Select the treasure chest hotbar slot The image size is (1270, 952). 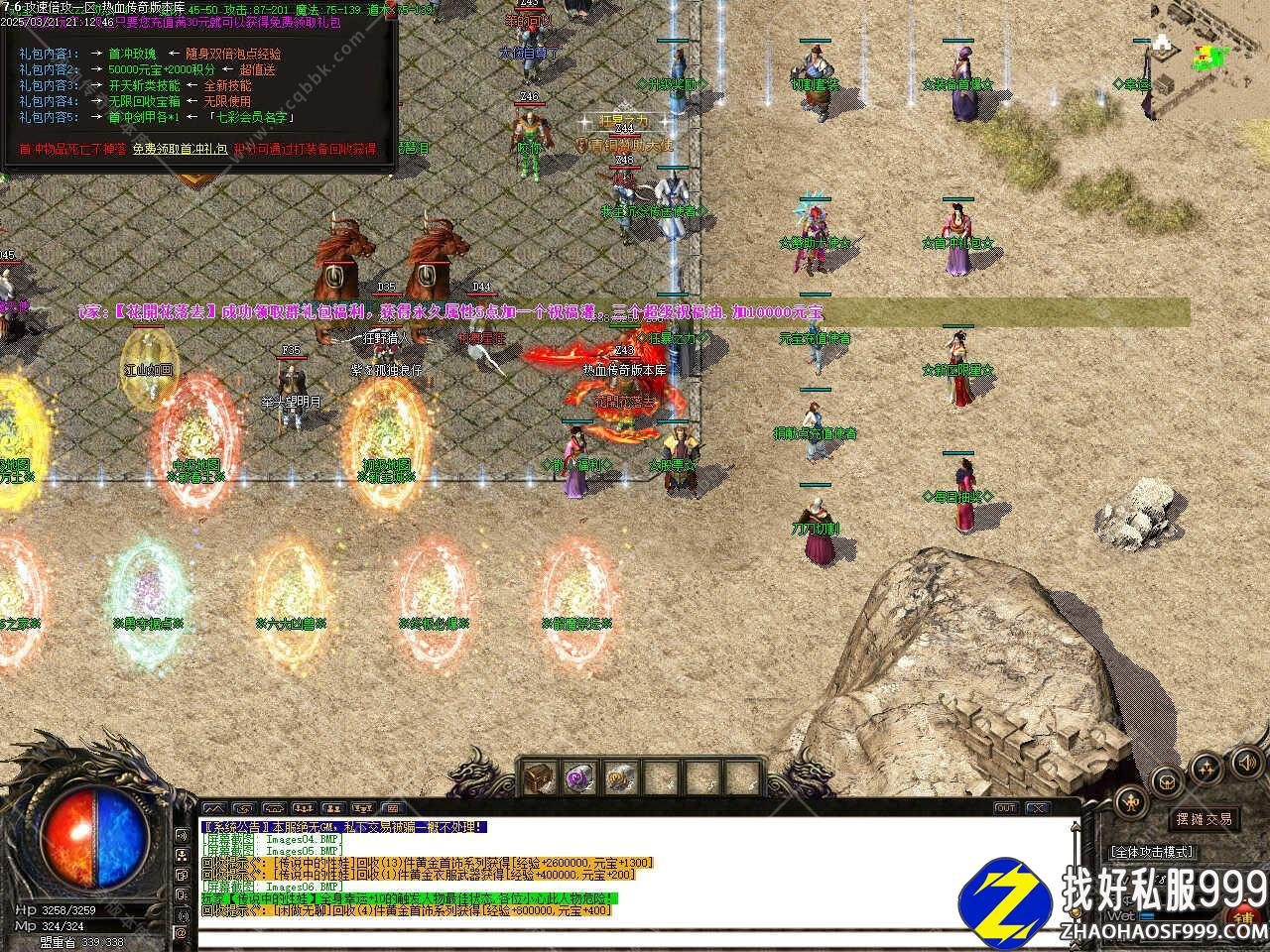[540, 777]
